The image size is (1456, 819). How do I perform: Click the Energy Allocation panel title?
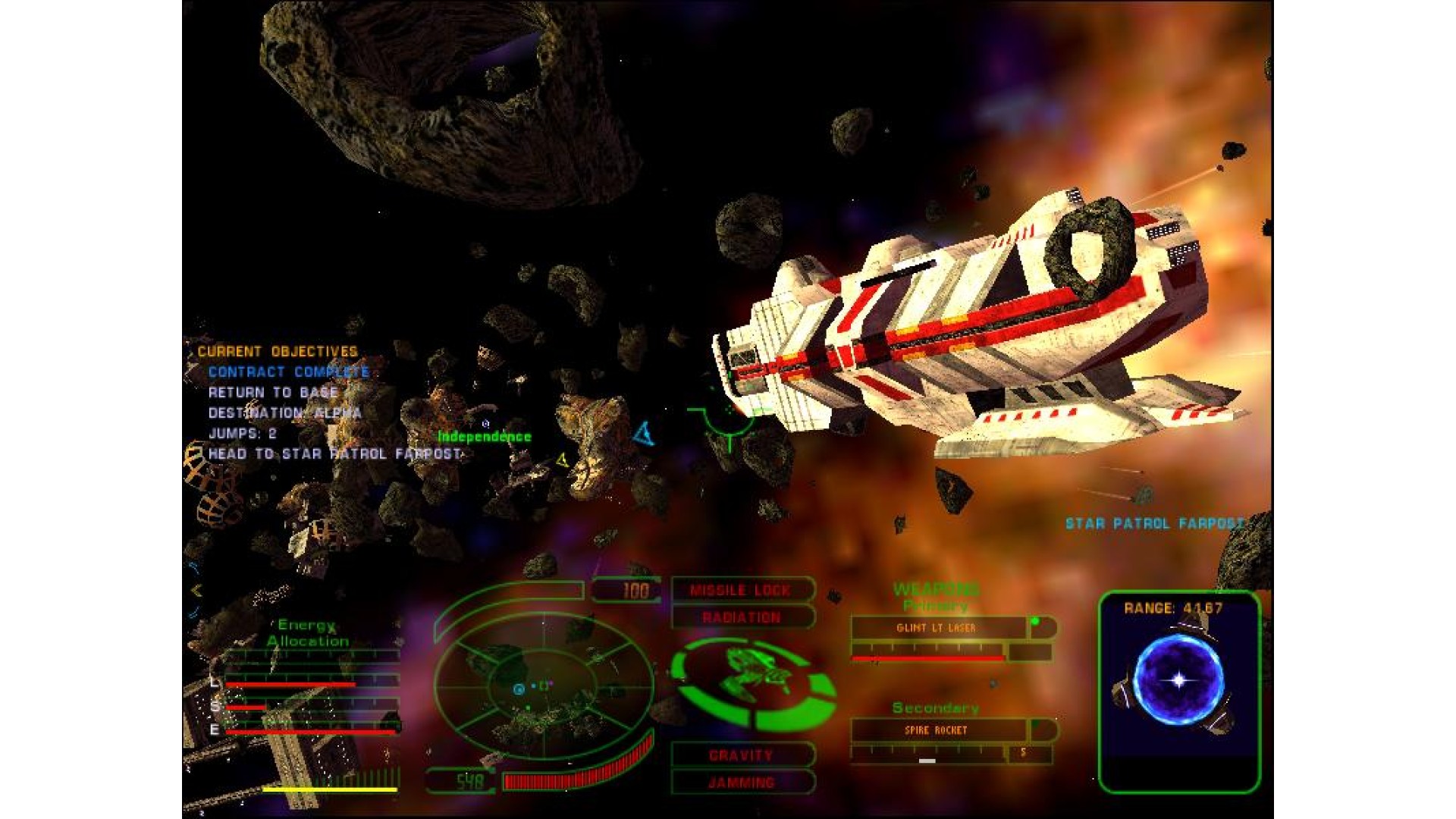pos(307,632)
